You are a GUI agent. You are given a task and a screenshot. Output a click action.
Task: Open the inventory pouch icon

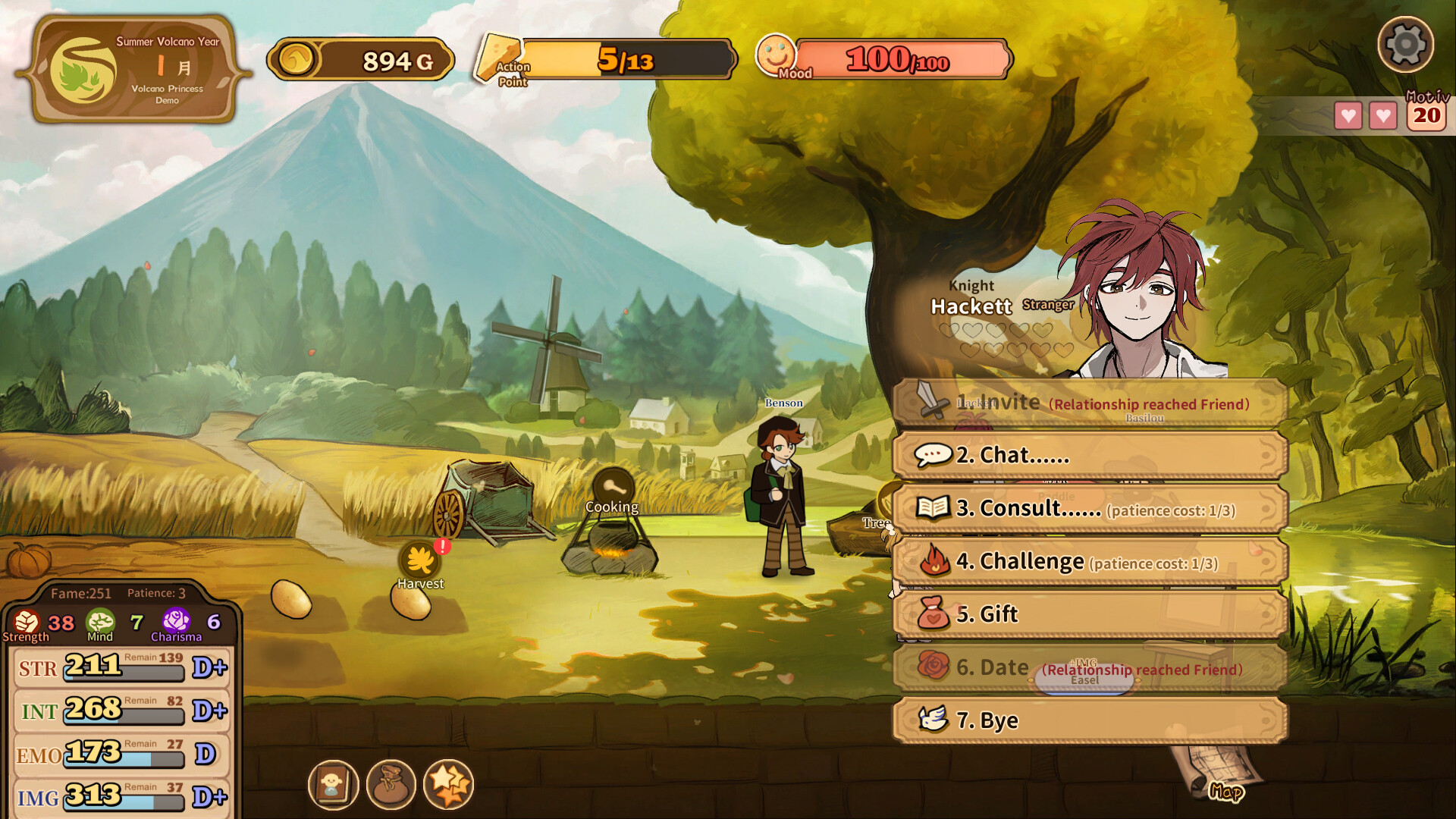tap(389, 785)
